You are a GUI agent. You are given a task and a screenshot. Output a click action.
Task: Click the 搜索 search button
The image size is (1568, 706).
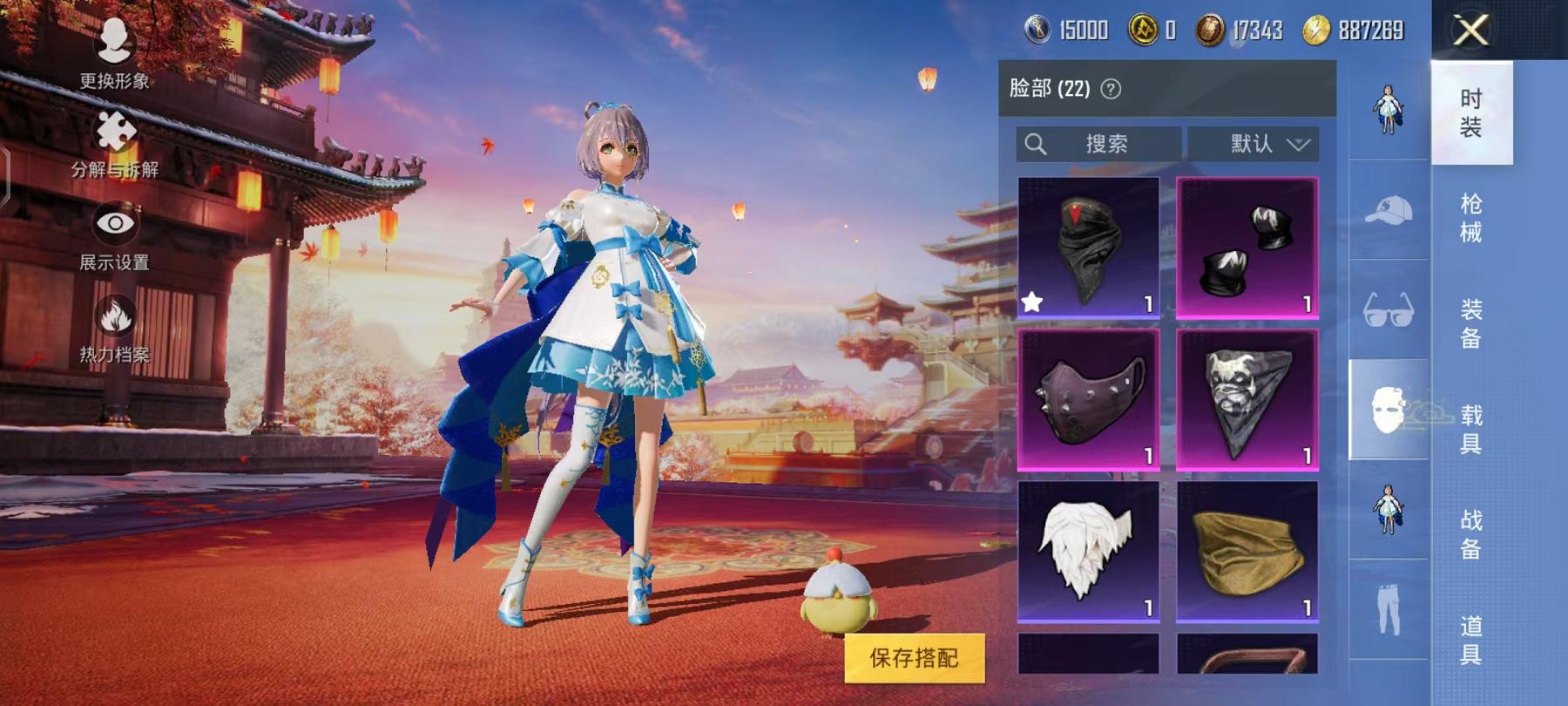click(1102, 144)
